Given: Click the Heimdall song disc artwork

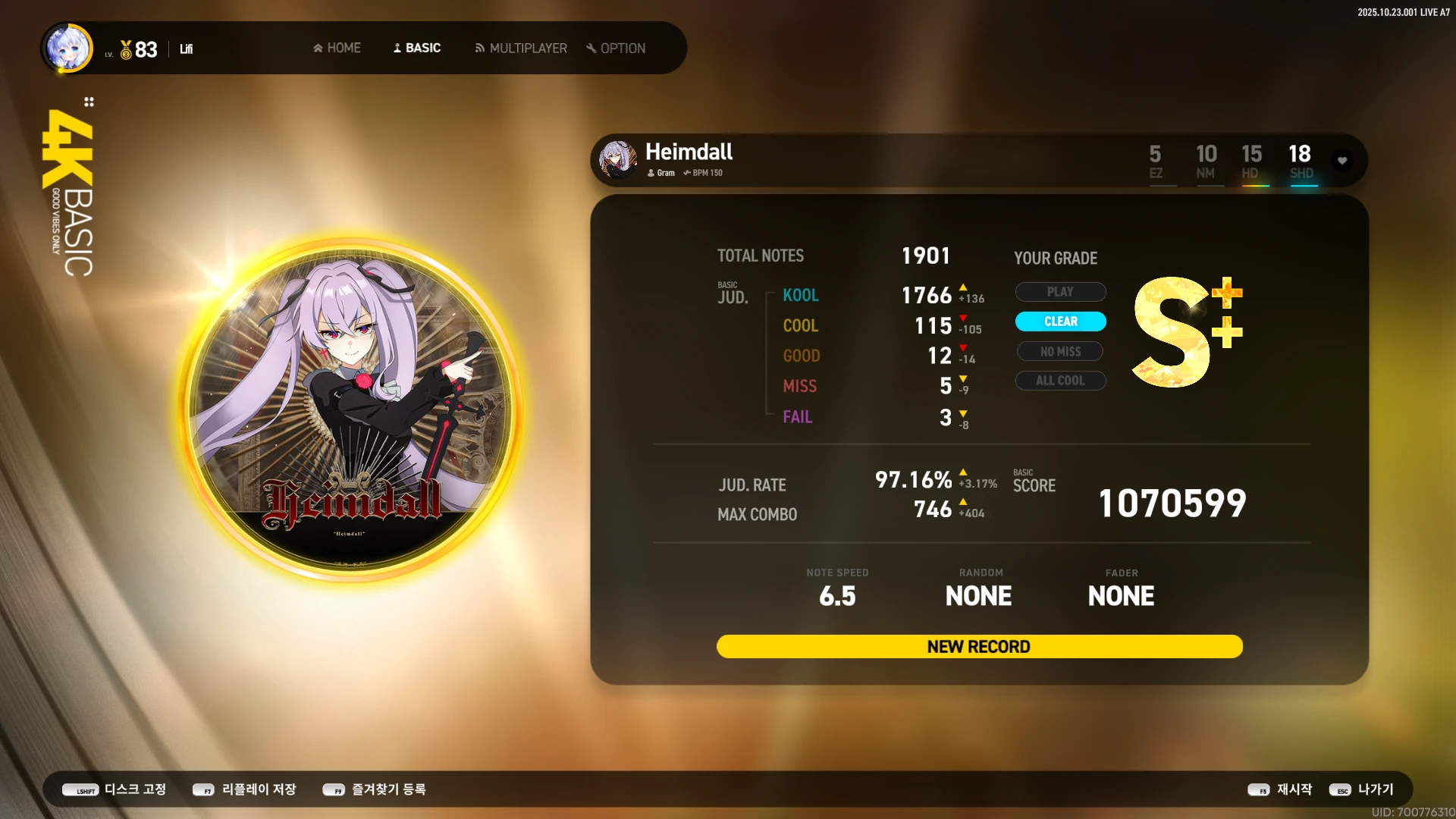Looking at the screenshot, I should 350,409.
